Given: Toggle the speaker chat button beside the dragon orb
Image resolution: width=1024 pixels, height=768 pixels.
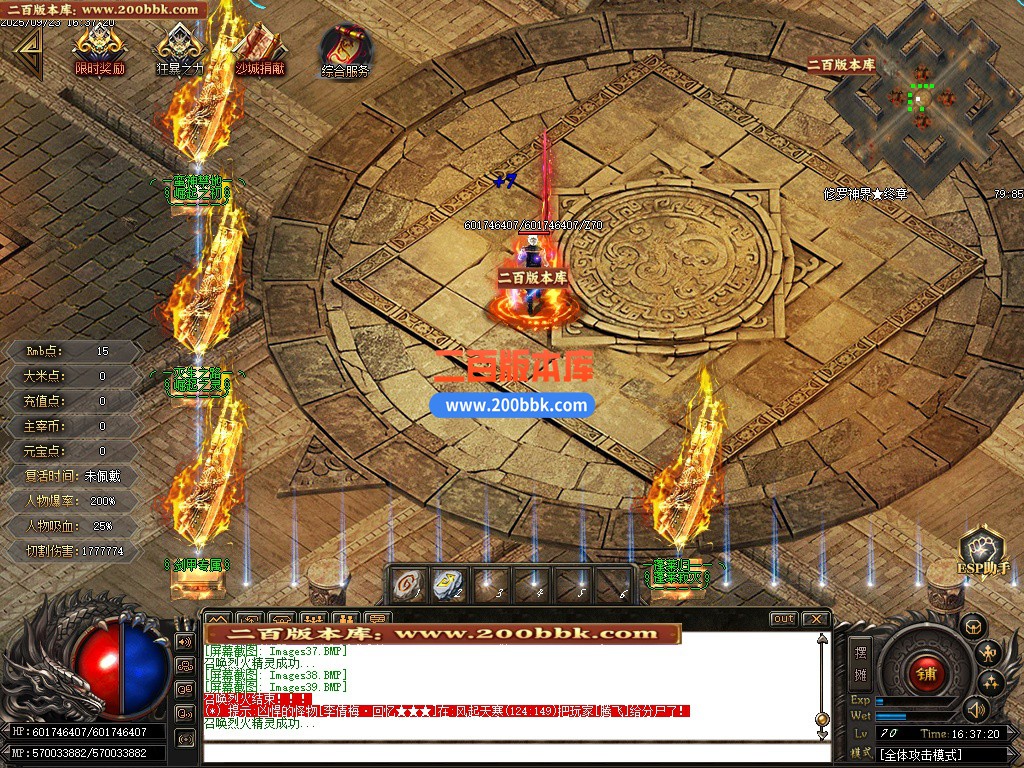Looking at the screenshot, I should (185, 641).
